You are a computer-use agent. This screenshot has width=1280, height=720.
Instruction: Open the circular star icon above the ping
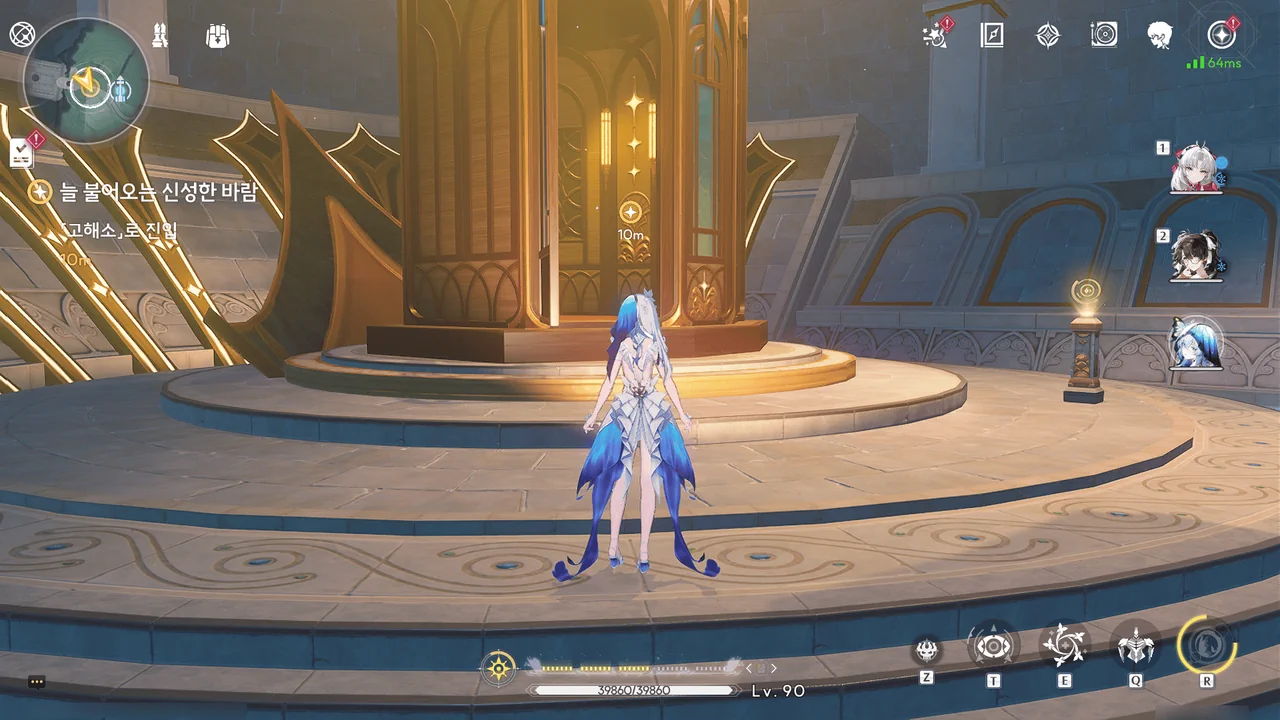point(1221,35)
